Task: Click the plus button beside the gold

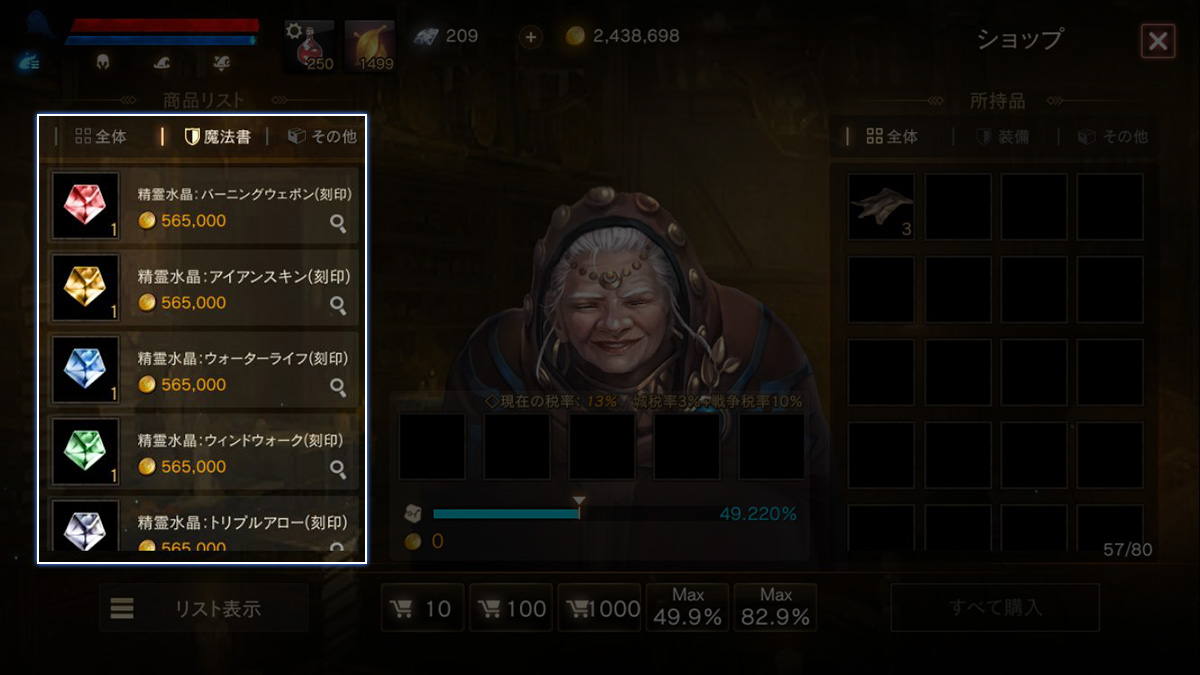Action: tap(531, 37)
